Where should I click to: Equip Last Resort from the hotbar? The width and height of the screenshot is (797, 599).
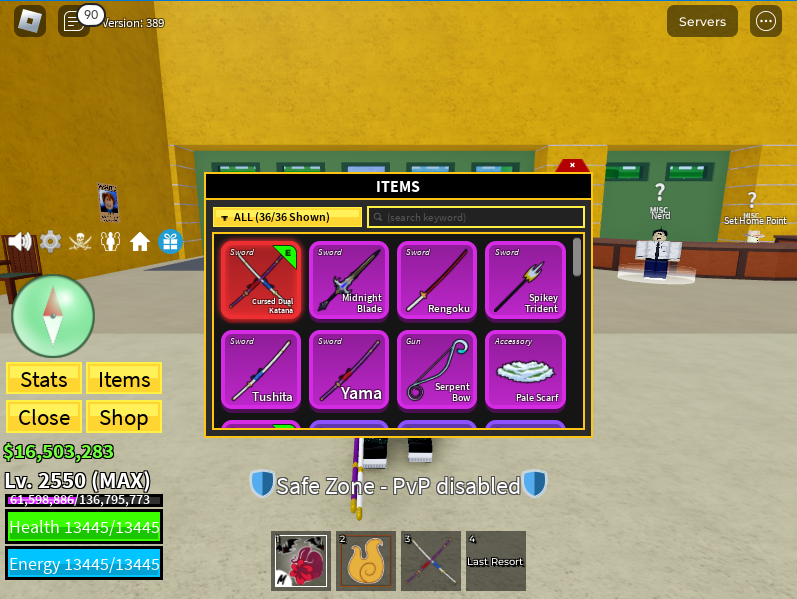[x=495, y=561]
